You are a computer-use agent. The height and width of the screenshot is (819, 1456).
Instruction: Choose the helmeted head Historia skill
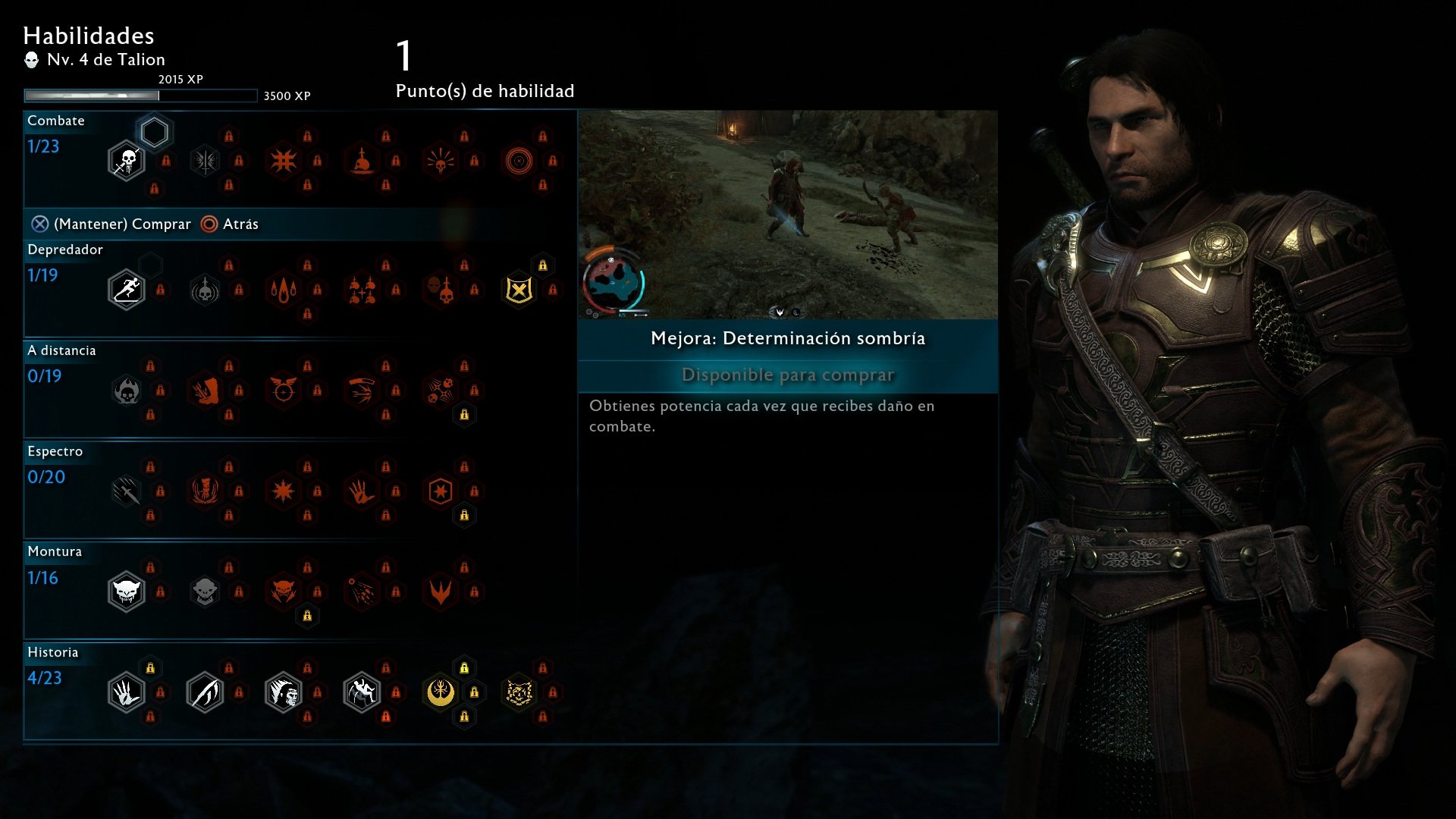point(283,692)
